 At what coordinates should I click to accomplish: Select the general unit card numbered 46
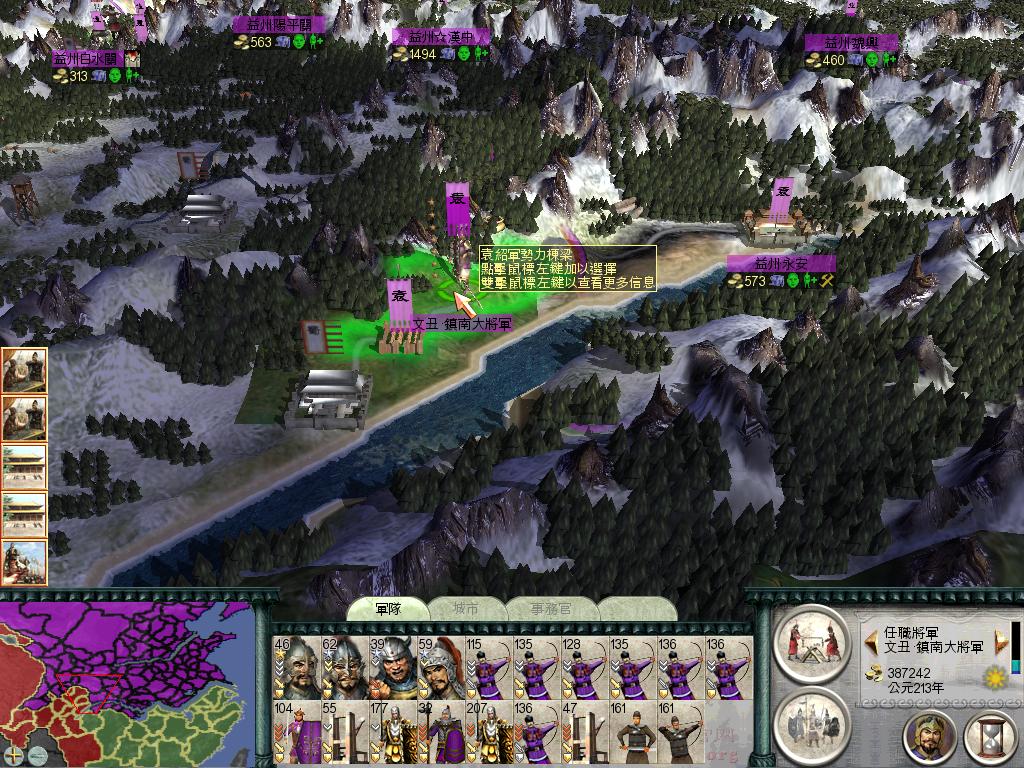[295, 668]
